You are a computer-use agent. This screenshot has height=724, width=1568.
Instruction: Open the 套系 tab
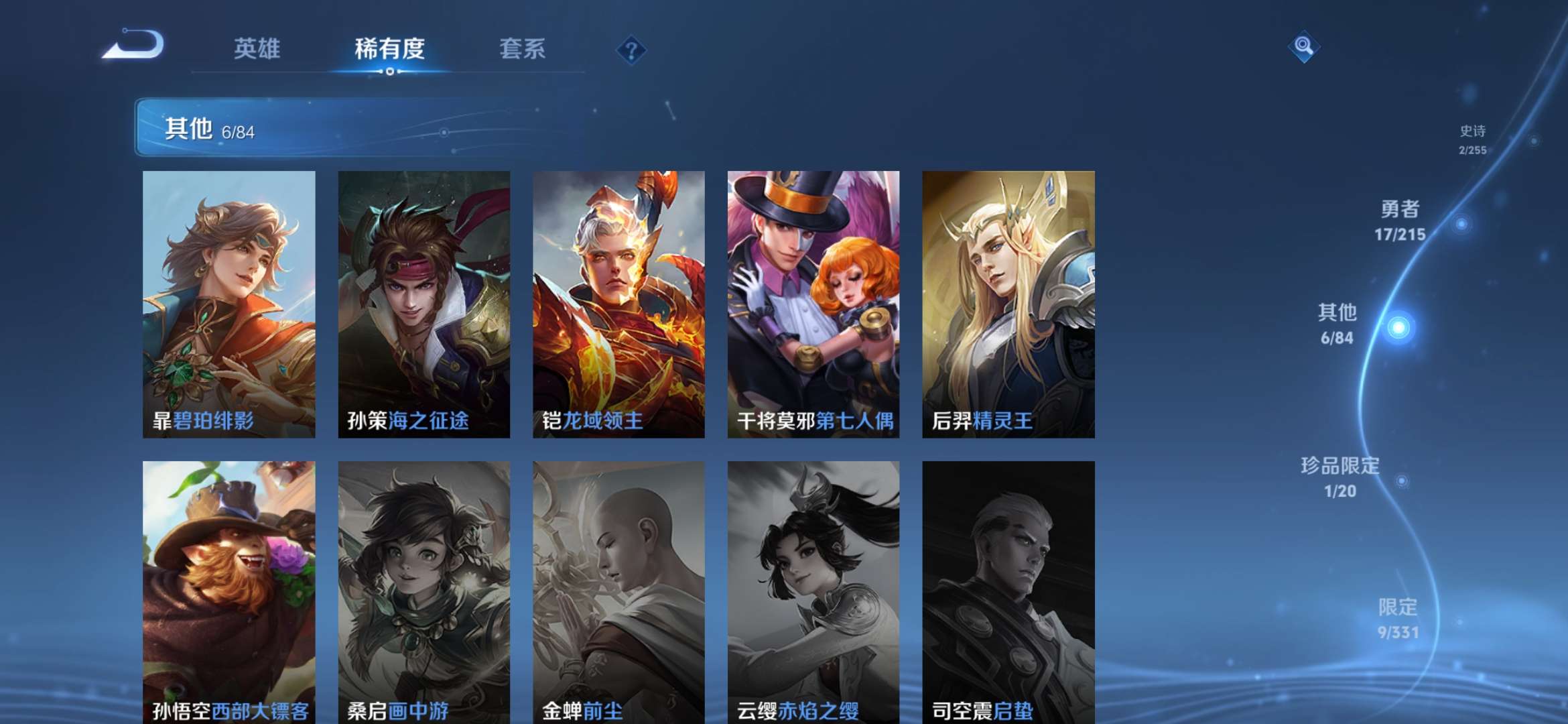[x=521, y=49]
